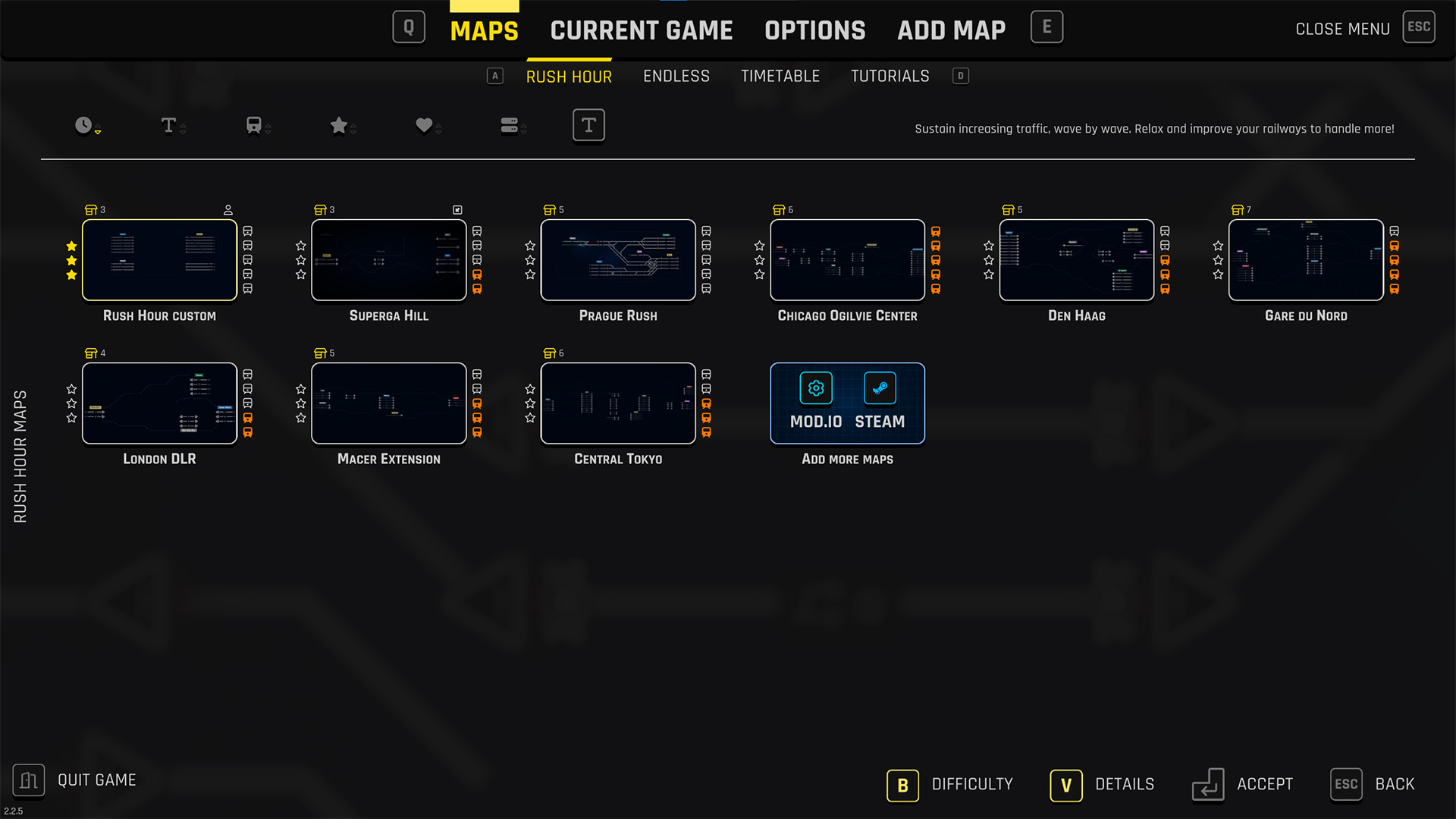Choose the Den Haag map

coord(1076,260)
